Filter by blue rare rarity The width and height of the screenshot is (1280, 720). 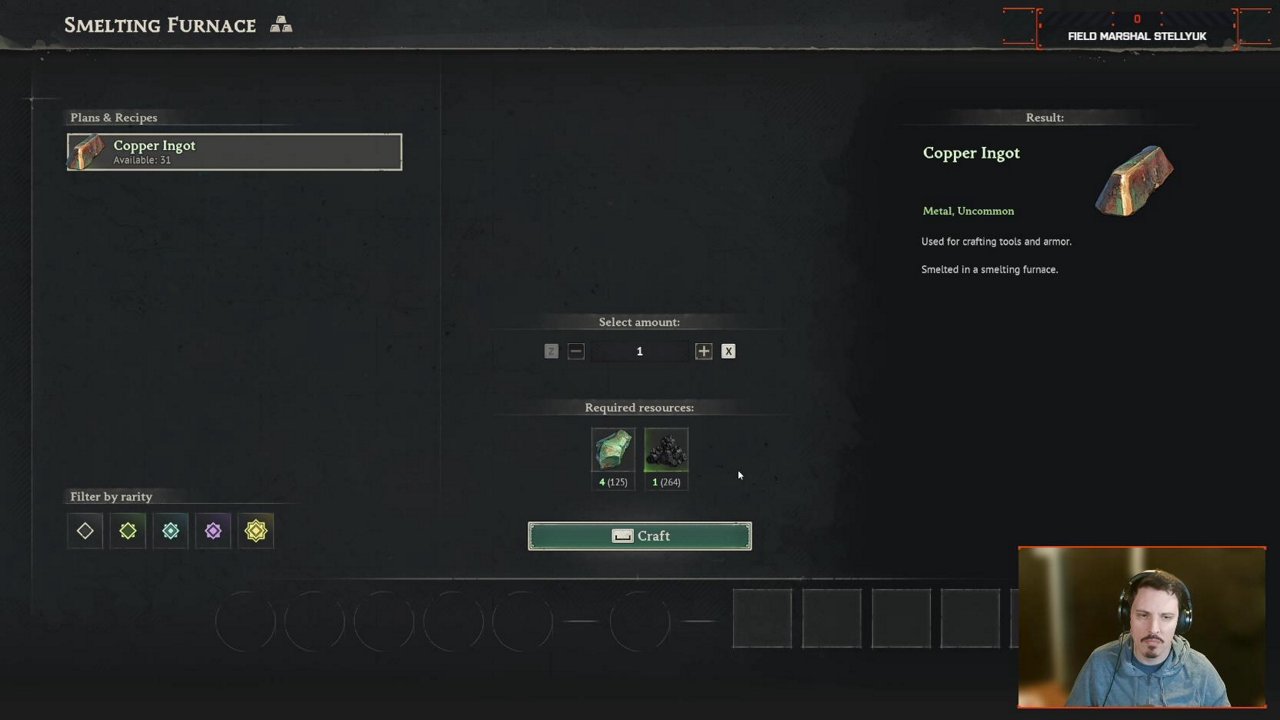pos(171,531)
